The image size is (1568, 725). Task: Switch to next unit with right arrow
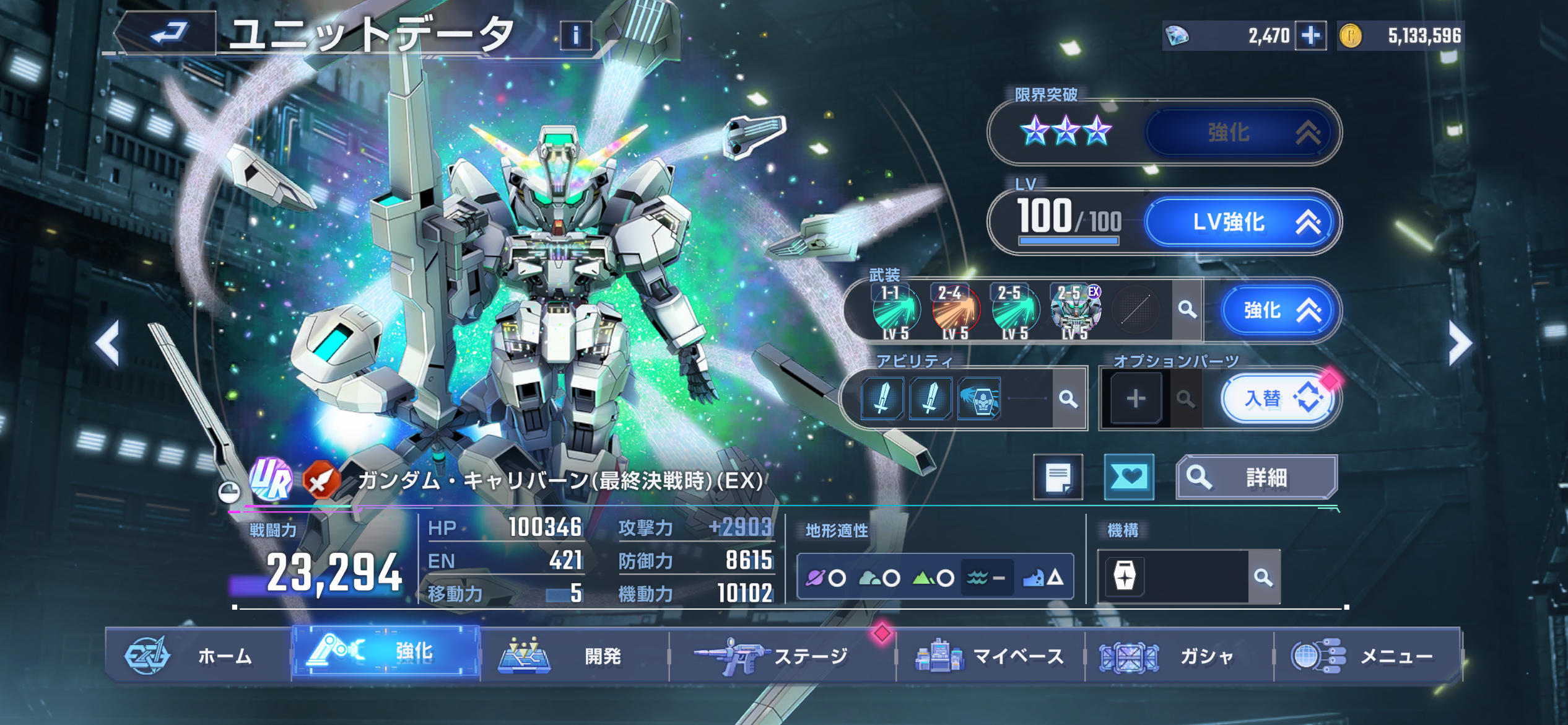coord(1460,343)
